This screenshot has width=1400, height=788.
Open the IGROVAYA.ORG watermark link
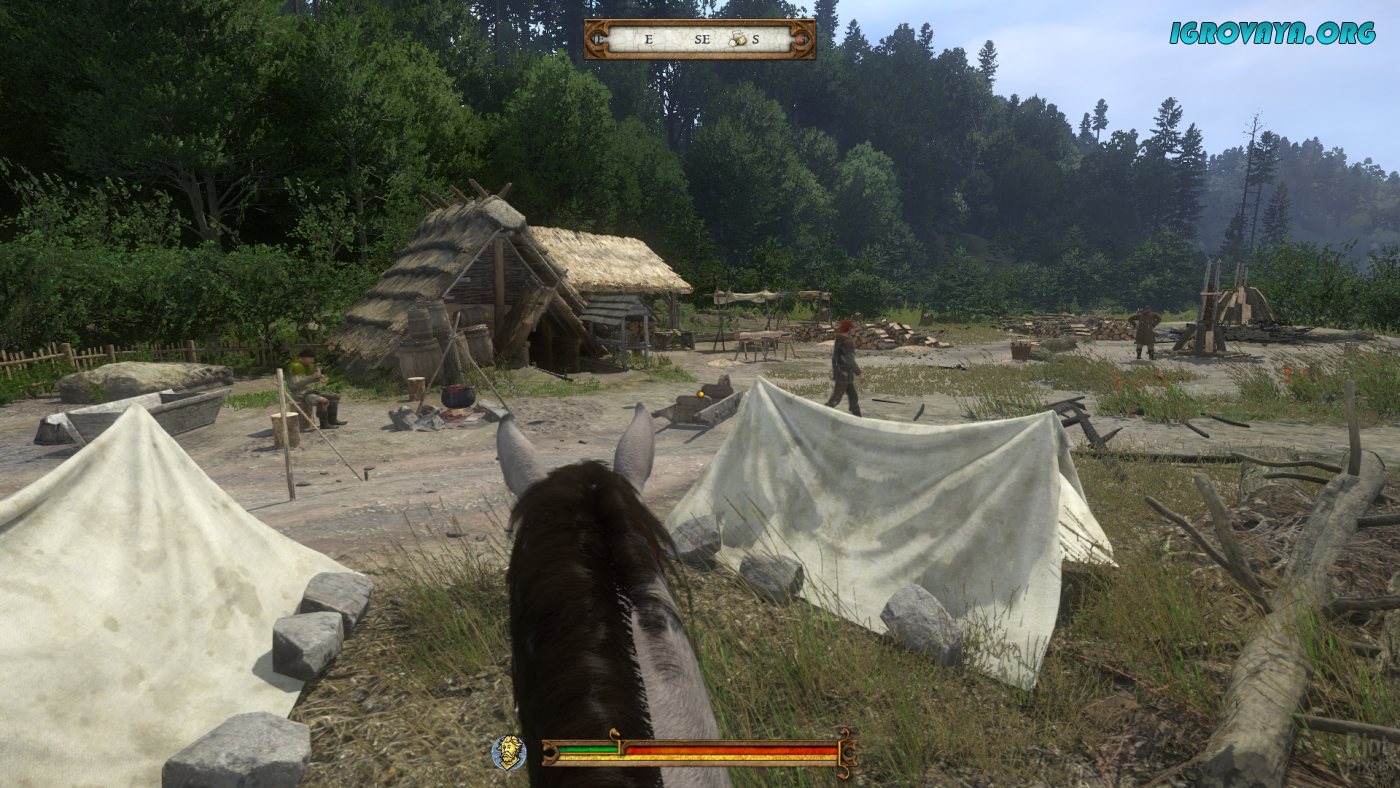coord(1271,33)
